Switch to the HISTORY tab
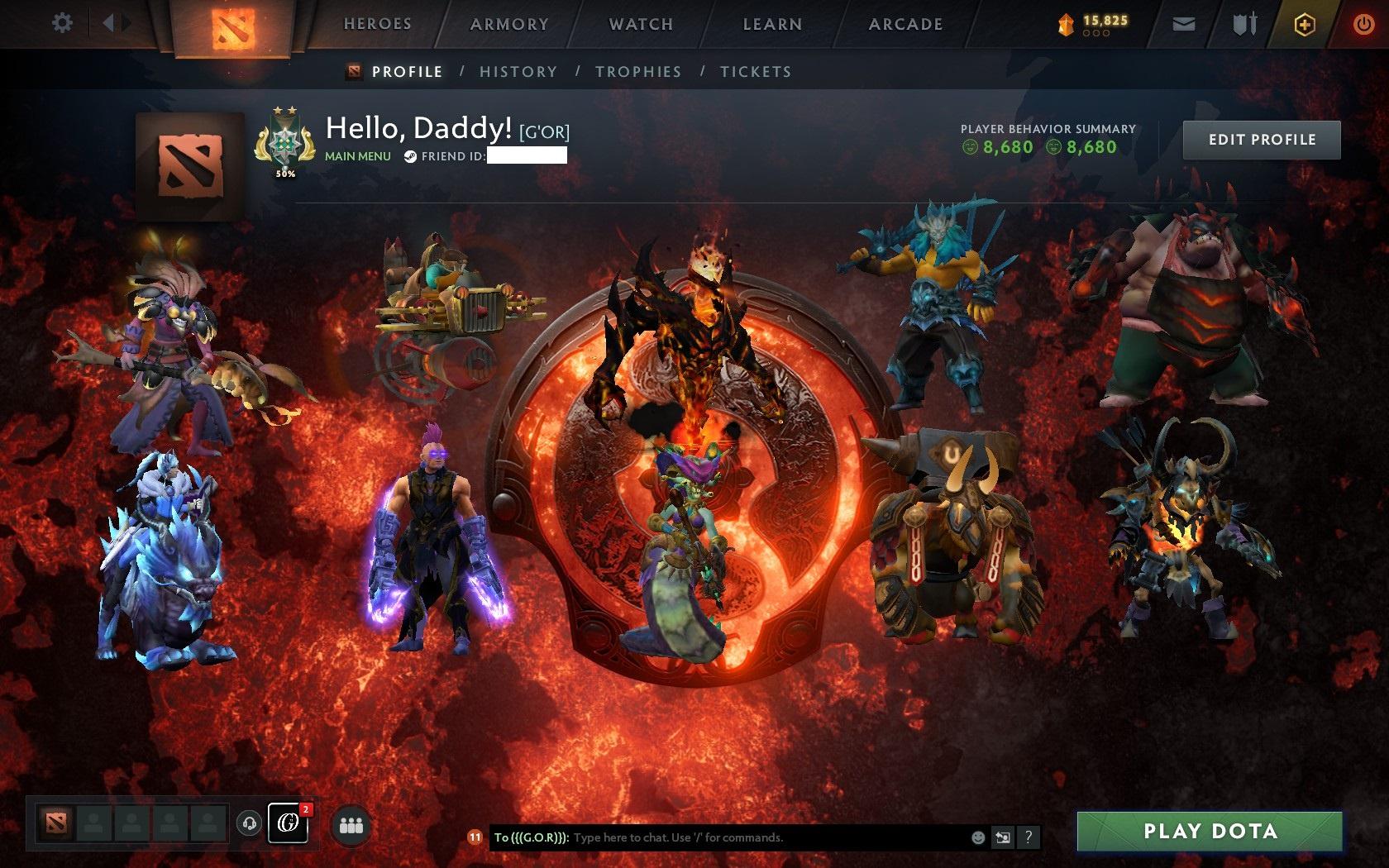 517,72
